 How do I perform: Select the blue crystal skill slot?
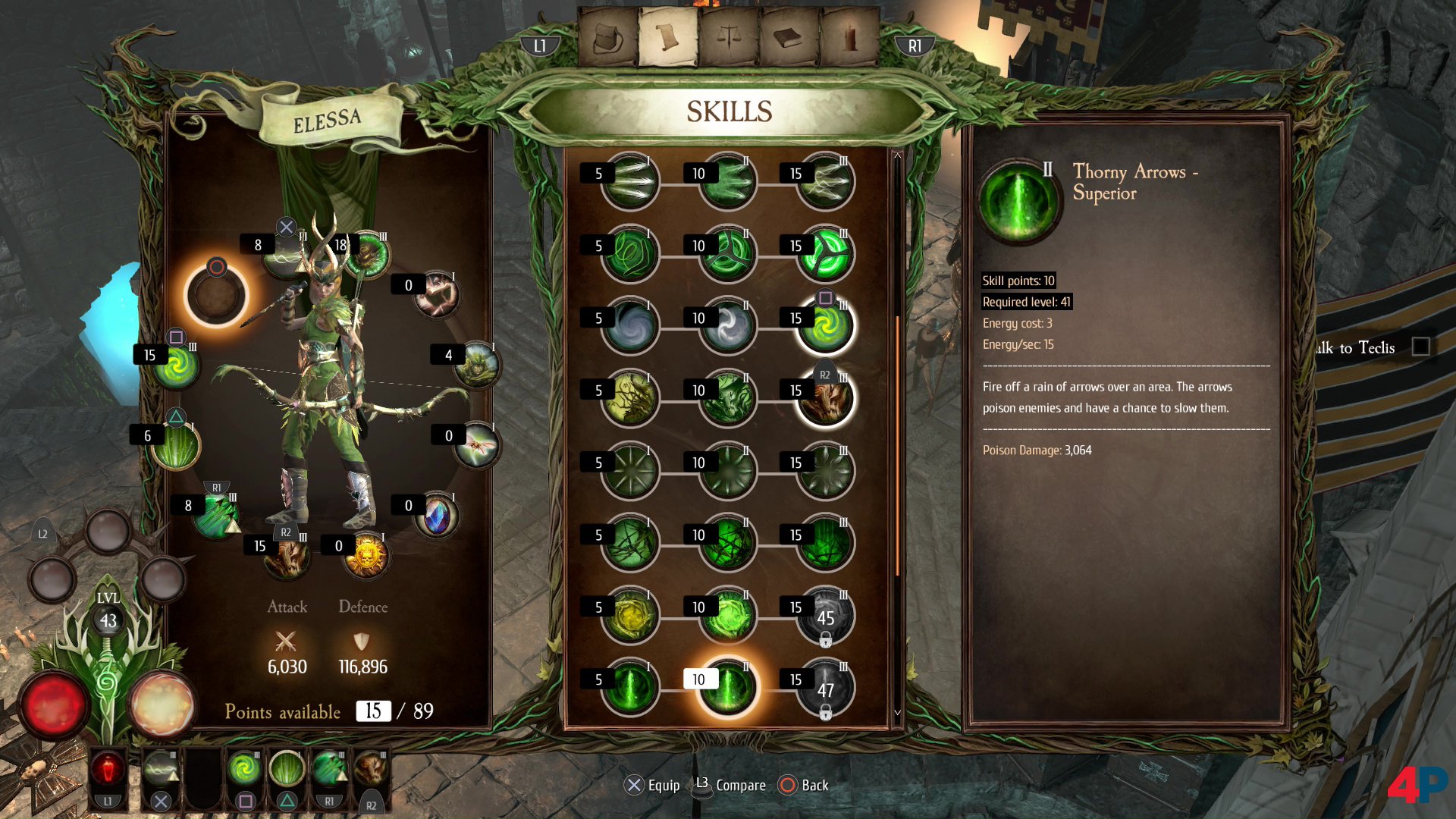click(x=437, y=516)
